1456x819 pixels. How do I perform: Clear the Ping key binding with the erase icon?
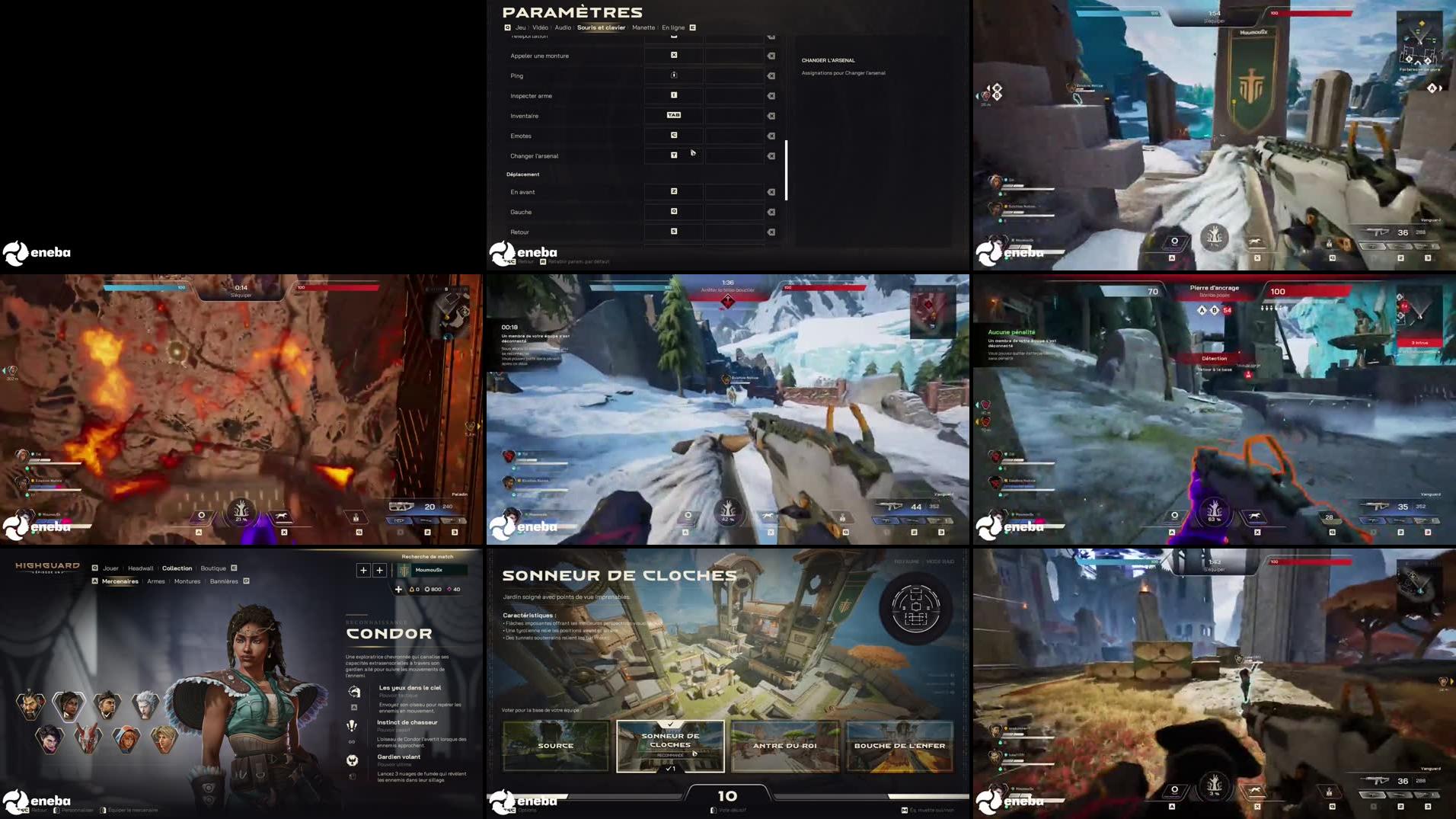pos(771,75)
